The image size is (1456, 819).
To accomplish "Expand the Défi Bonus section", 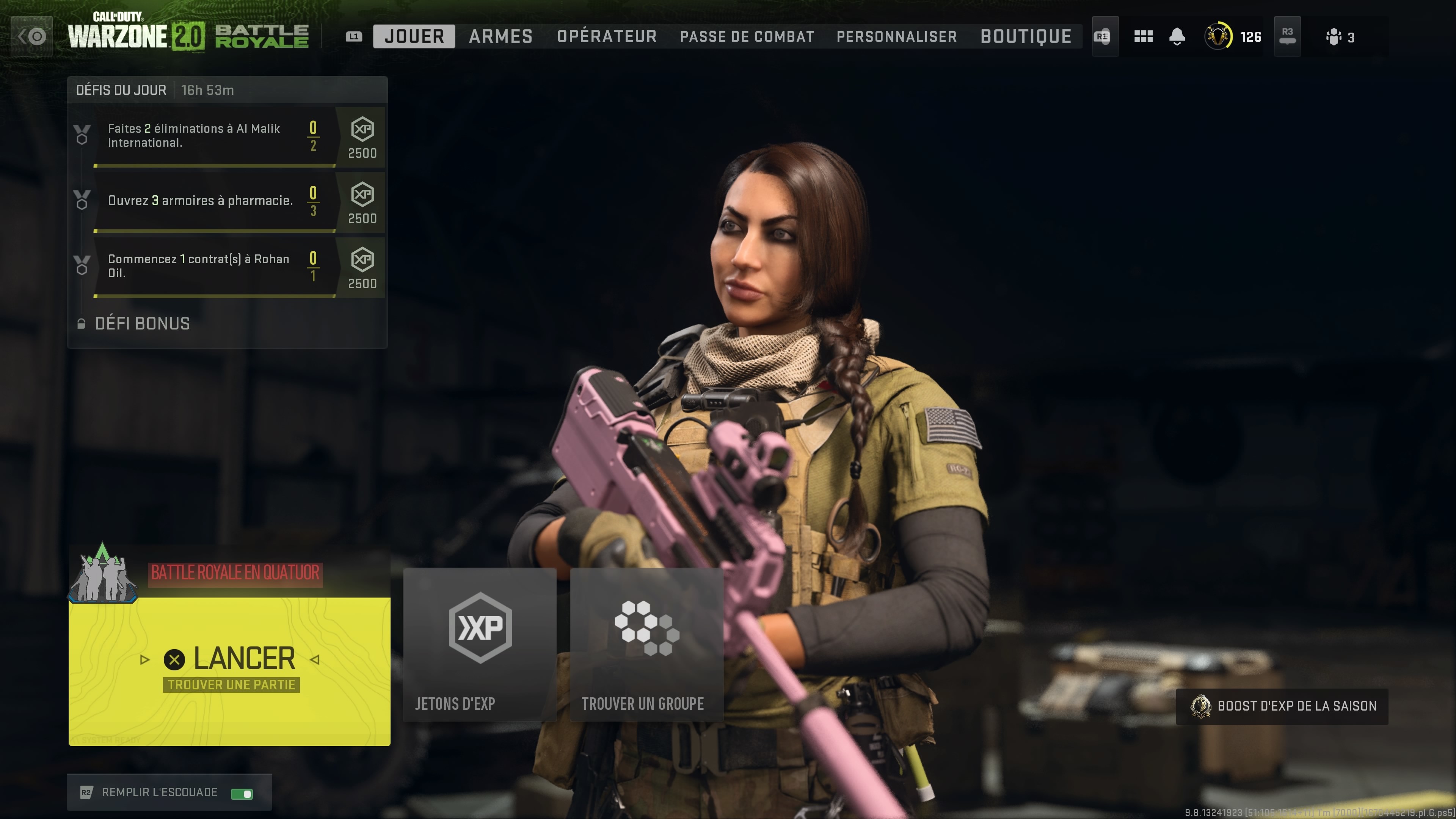I will (143, 323).
